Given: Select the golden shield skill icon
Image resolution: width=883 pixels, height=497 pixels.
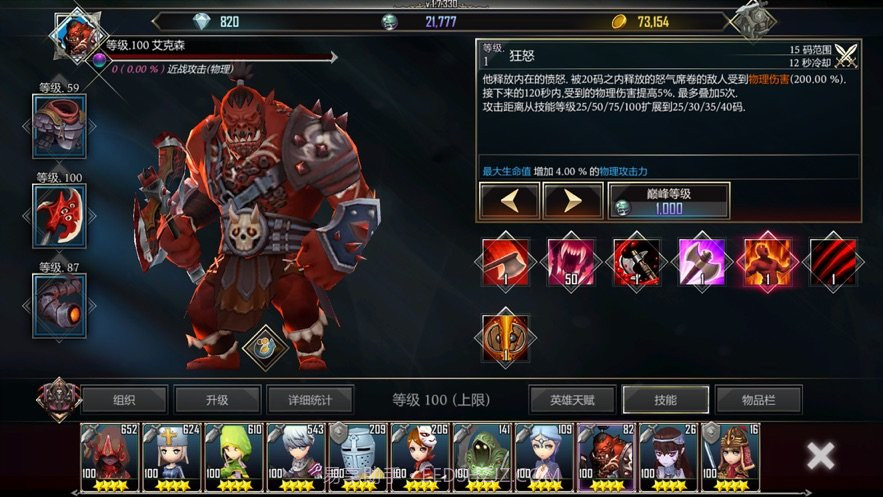Looking at the screenshot, I should click(506, 337).
